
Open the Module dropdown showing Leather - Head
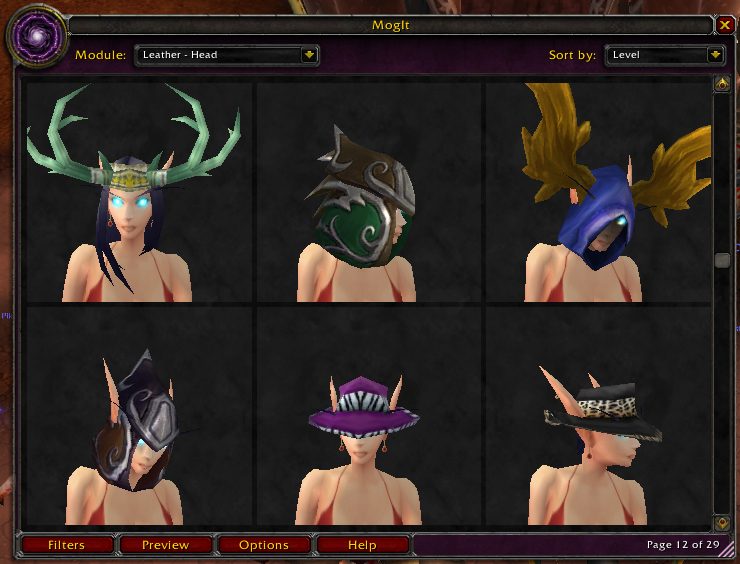pos(309,55)
